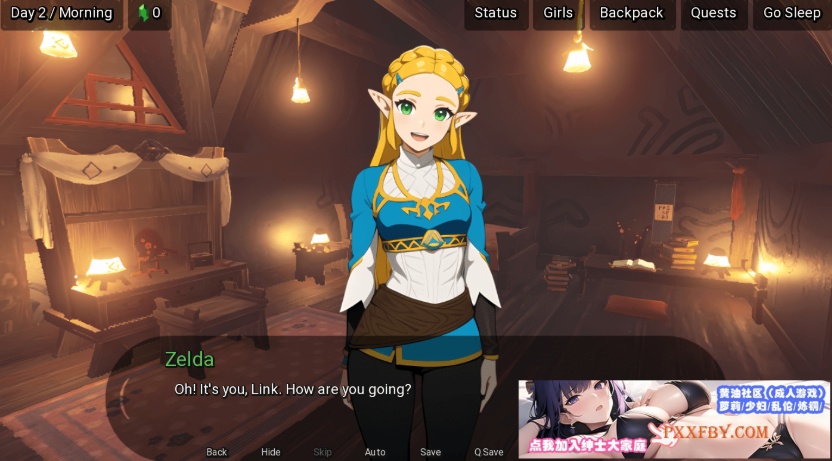This screenshot has width=832, height=461.
Task: Quick save with Q.Save
Action: pyautogui.click(x=488, y=452)
